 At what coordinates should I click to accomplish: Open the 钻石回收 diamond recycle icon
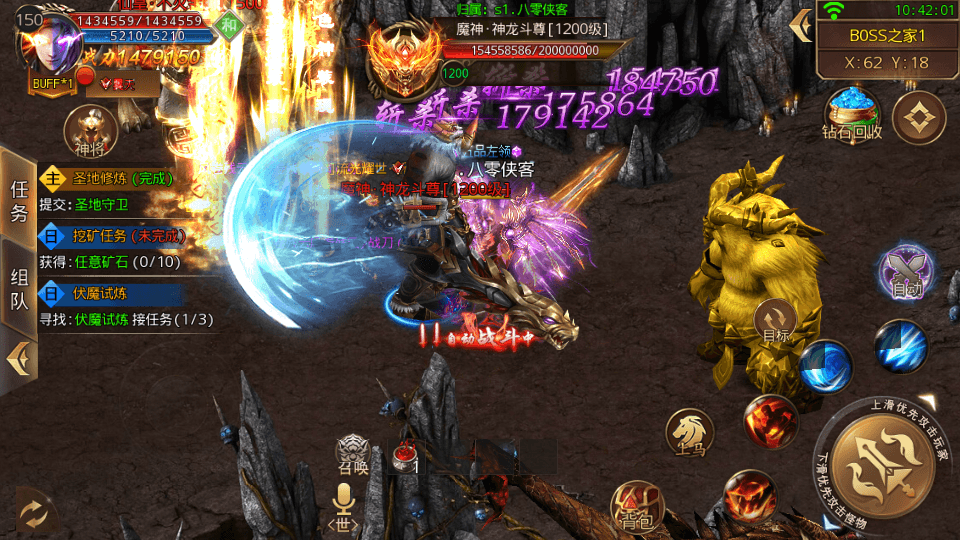852,112
